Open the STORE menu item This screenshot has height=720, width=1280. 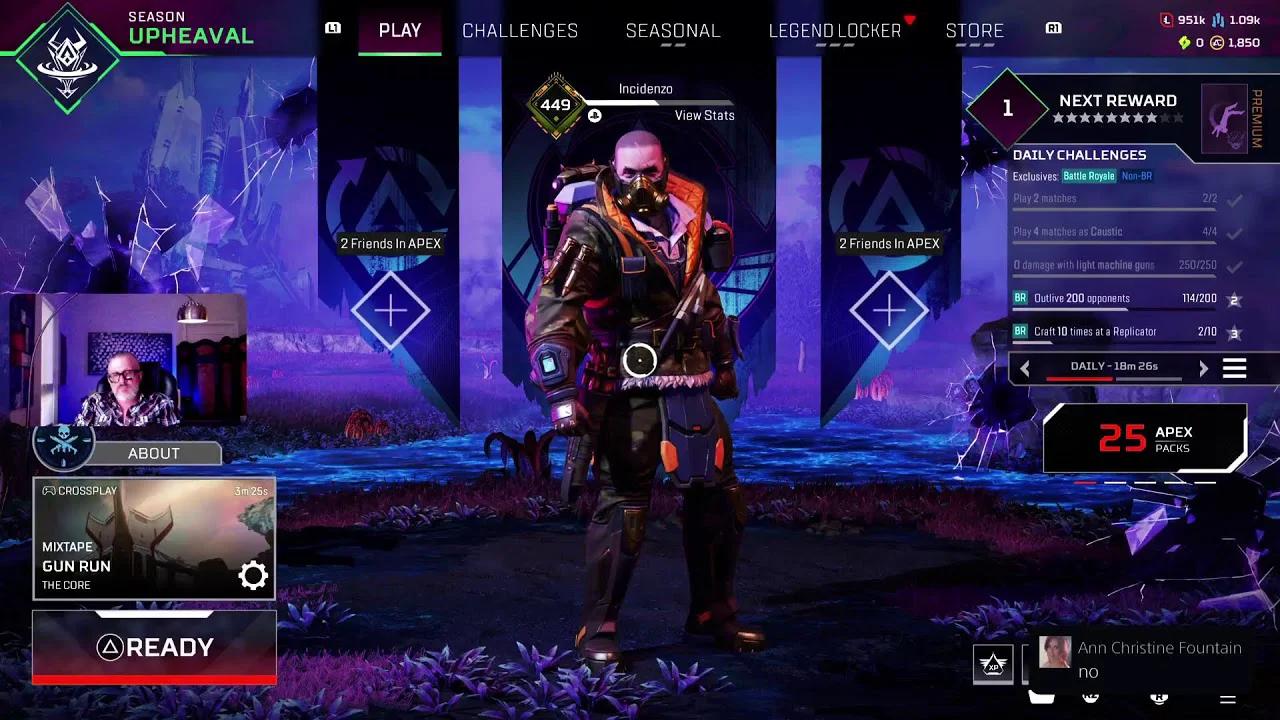[x=975, y=31]
